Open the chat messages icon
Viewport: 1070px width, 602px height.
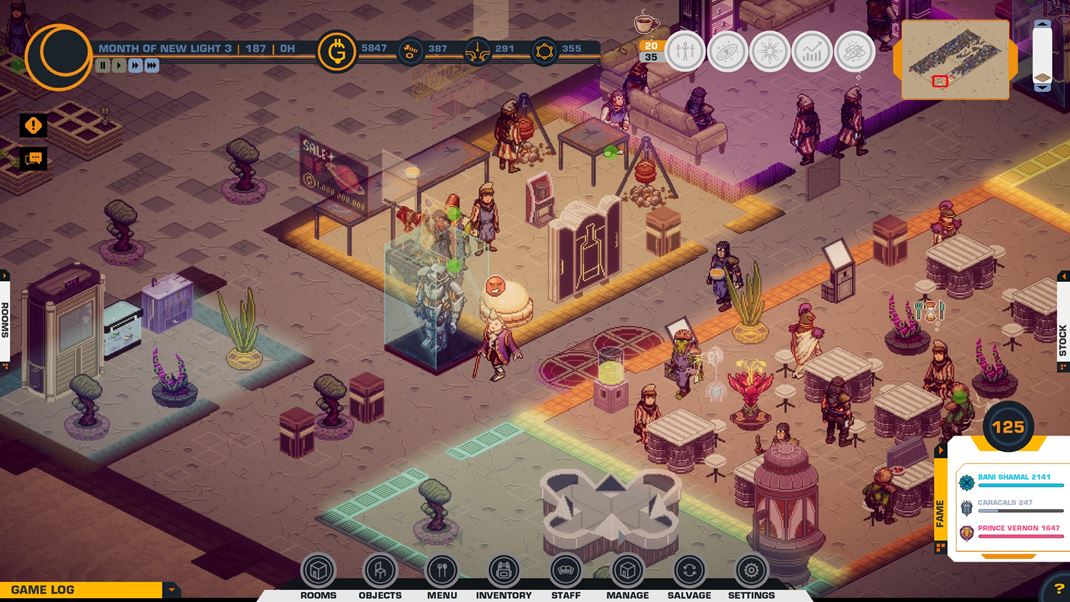(x=33, y=158)
